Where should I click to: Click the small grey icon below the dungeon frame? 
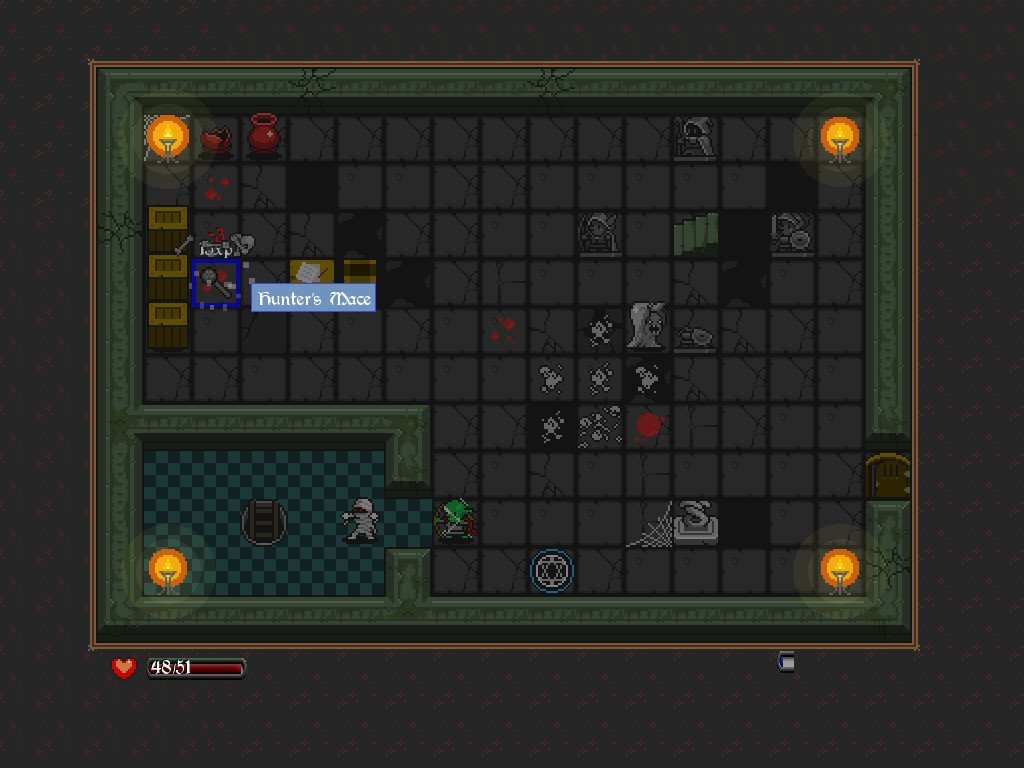coord(787,661)
